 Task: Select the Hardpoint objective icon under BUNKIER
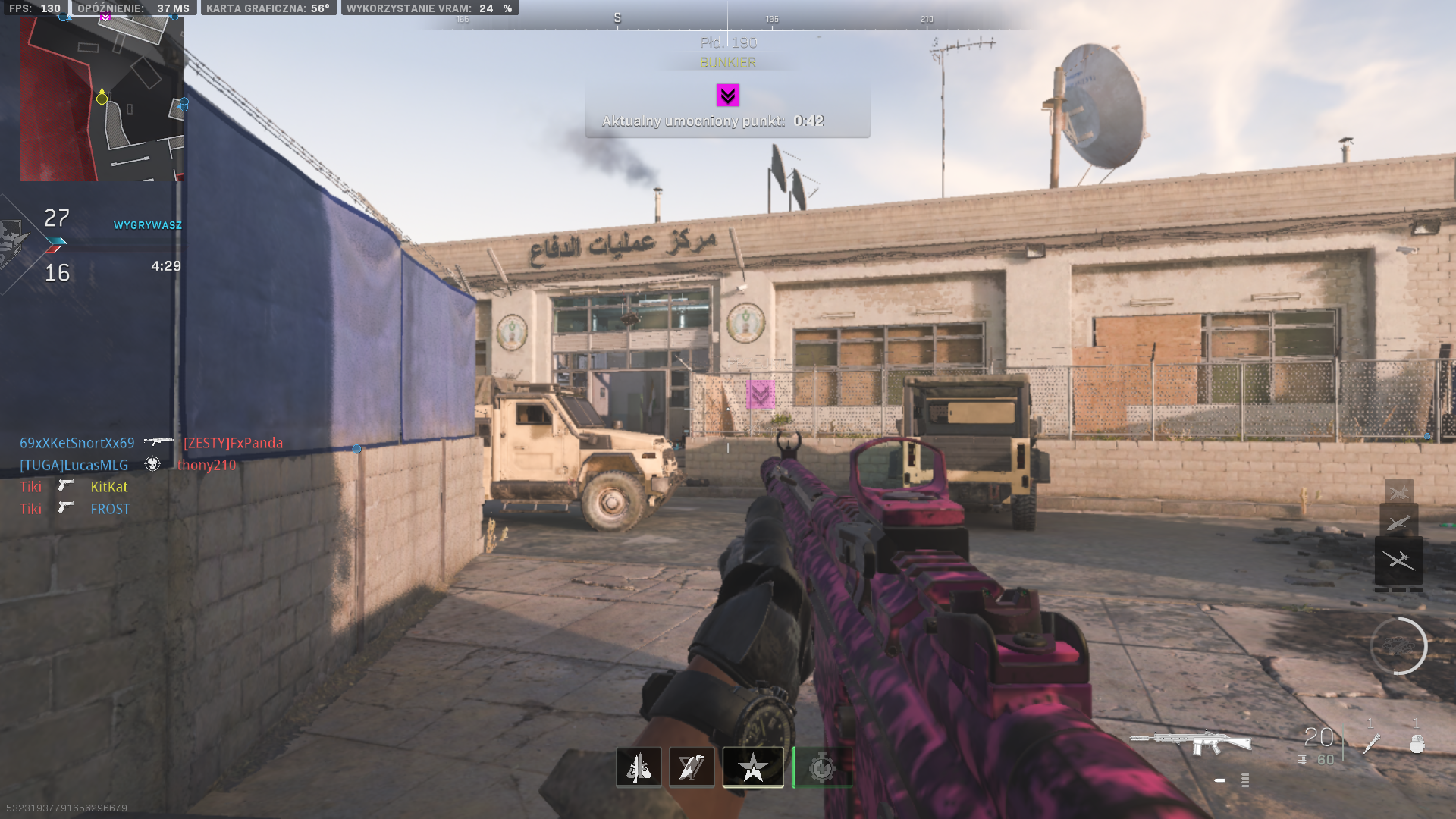pos(727,96)
